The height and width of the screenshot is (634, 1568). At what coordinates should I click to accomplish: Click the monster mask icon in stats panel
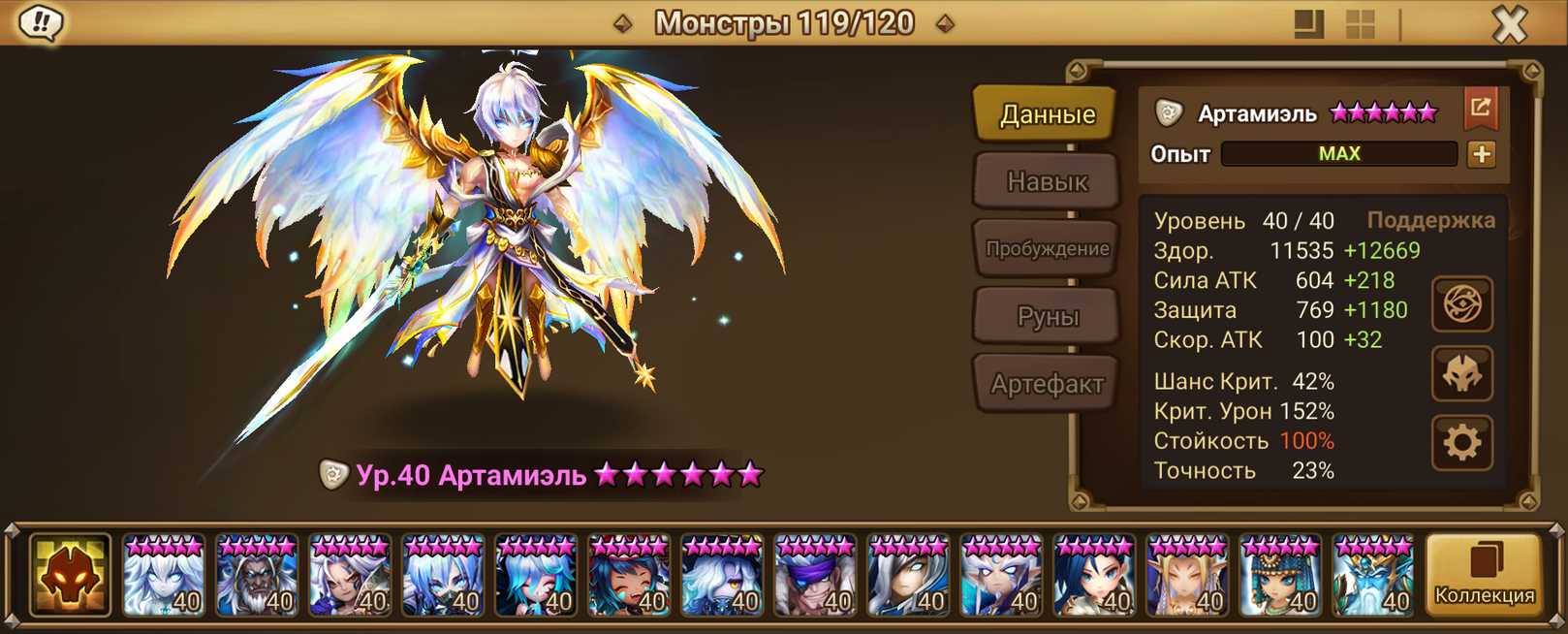1461,374
